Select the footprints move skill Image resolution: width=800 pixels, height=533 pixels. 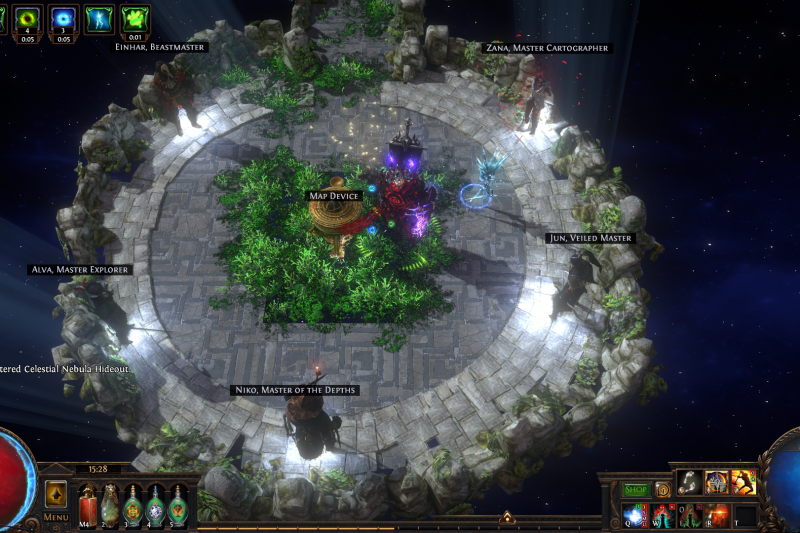(689, 482)
